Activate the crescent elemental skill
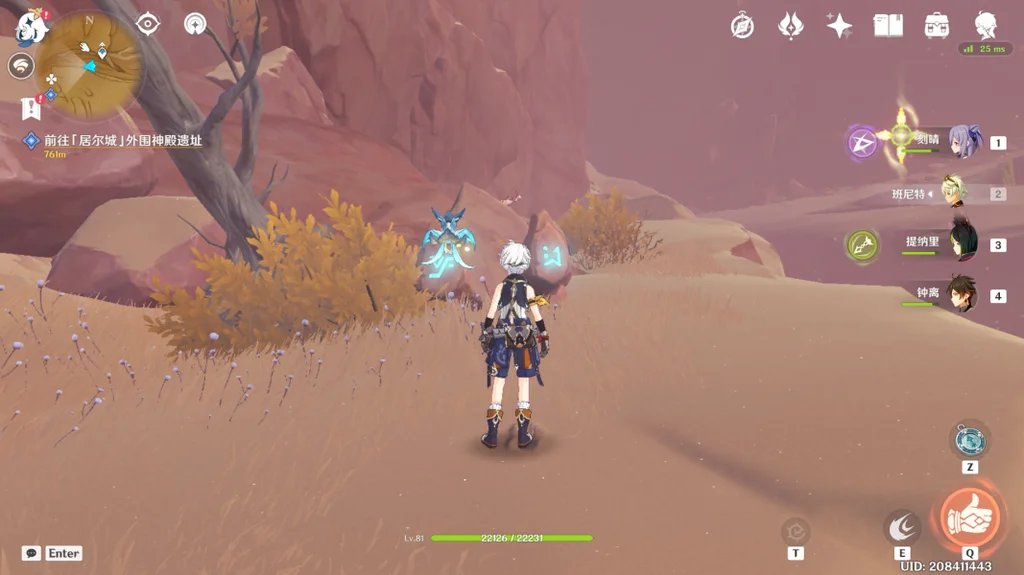Image resolution: width=1024 pixels, height=575 pixels. [x=902, y=527]
